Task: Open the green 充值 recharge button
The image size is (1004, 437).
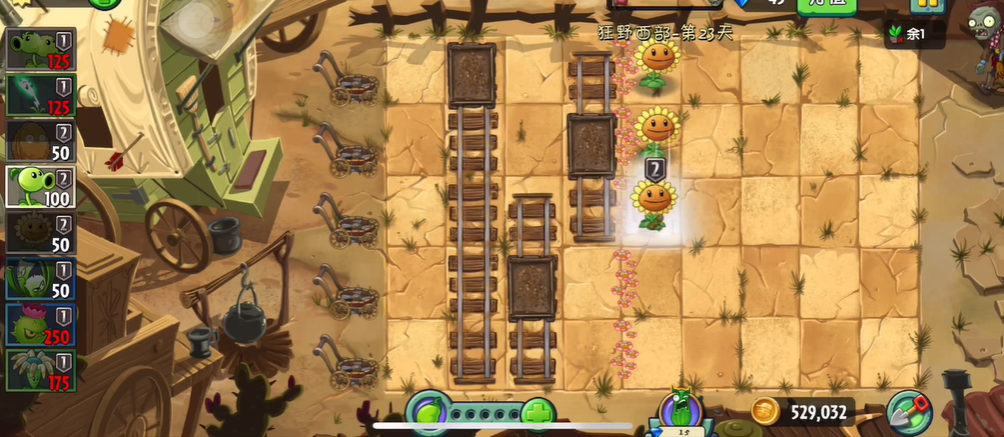Action: tap(826, 5)
